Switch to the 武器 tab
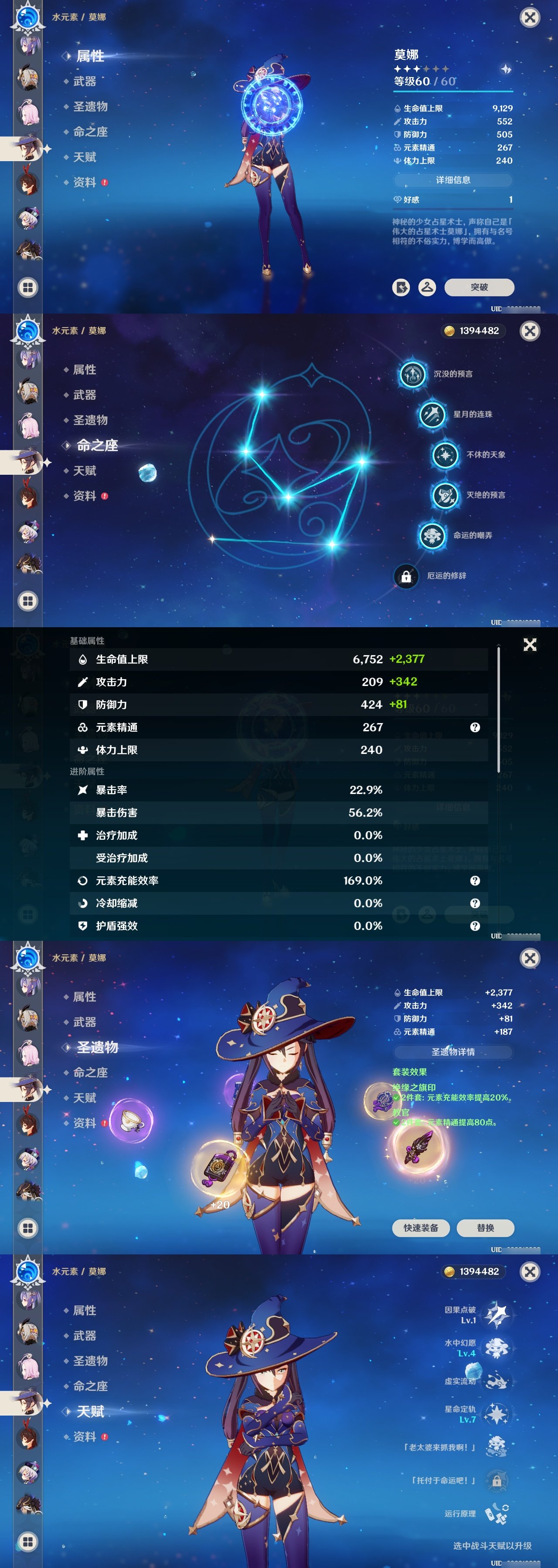558x1568 pixels. point(85,81)
